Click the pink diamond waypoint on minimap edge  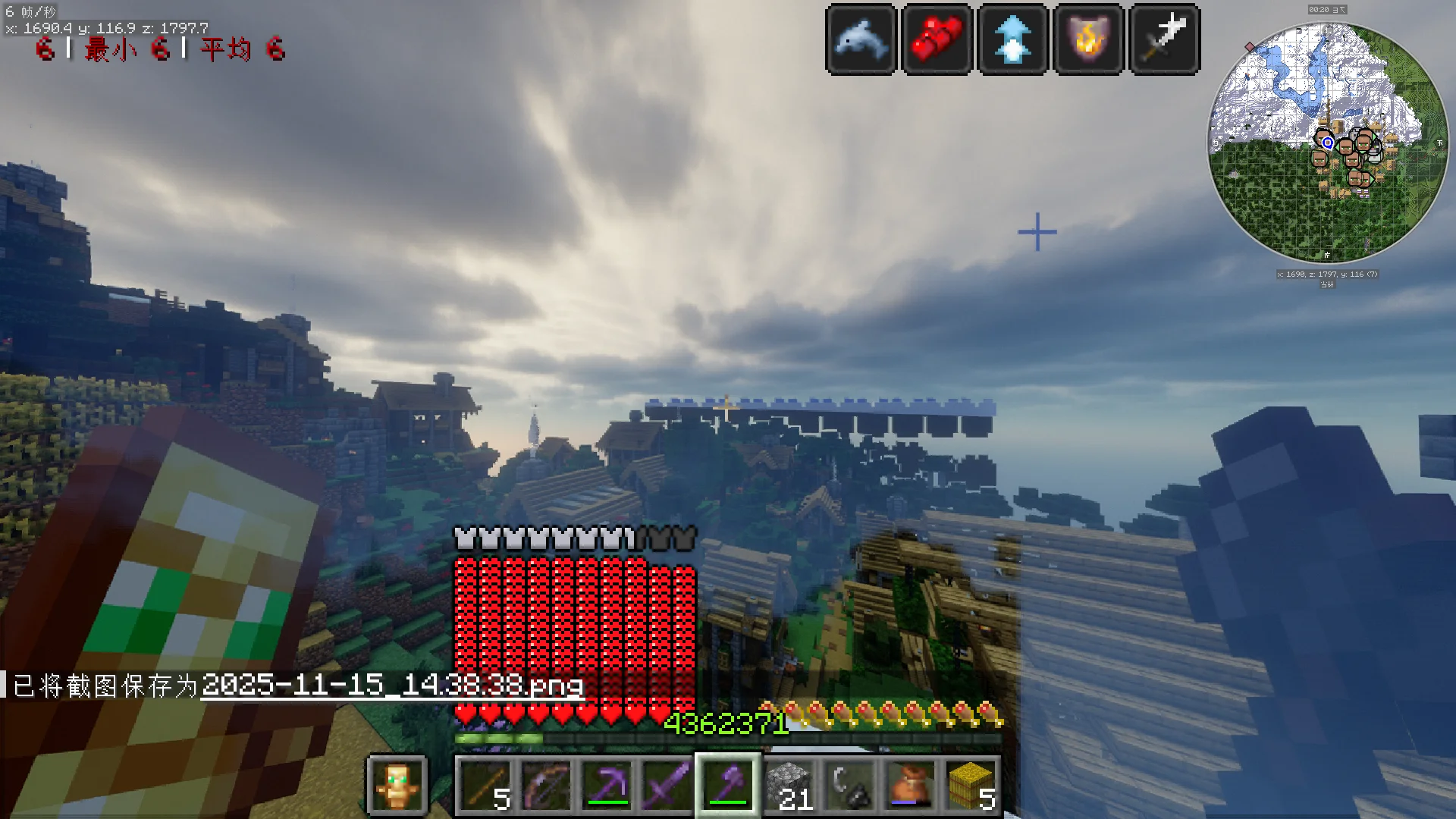1250,47
